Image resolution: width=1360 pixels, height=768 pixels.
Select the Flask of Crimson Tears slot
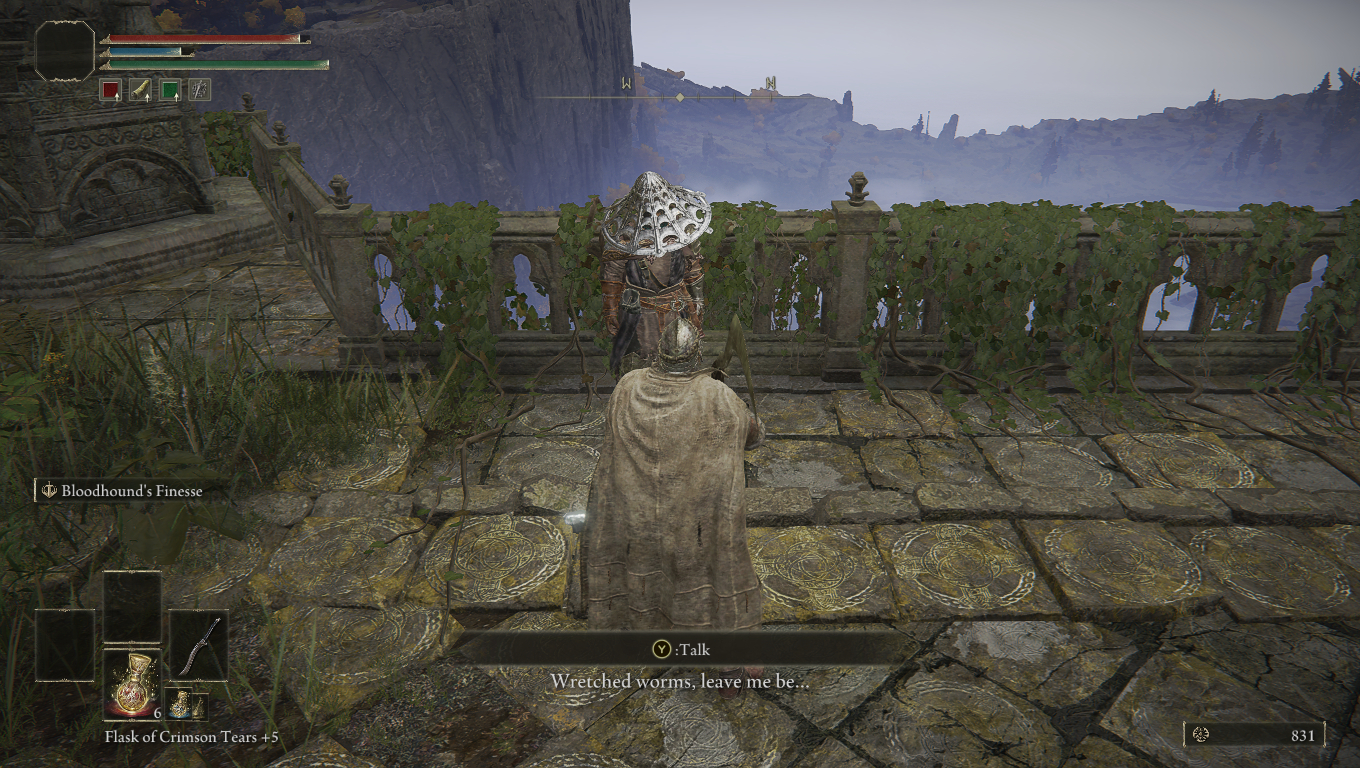pos(132,684)
